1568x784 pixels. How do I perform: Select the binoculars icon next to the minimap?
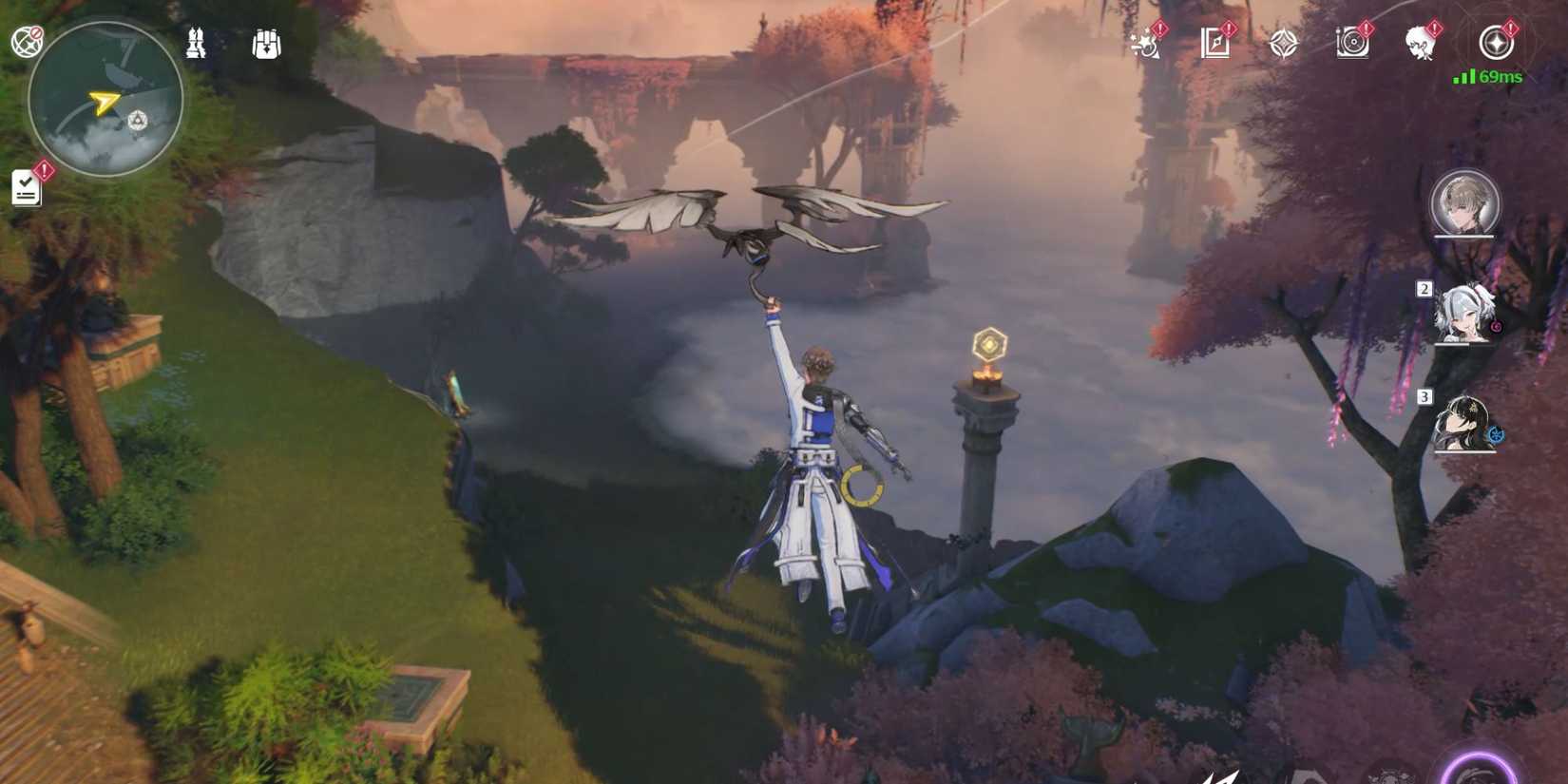coord(197,43)
